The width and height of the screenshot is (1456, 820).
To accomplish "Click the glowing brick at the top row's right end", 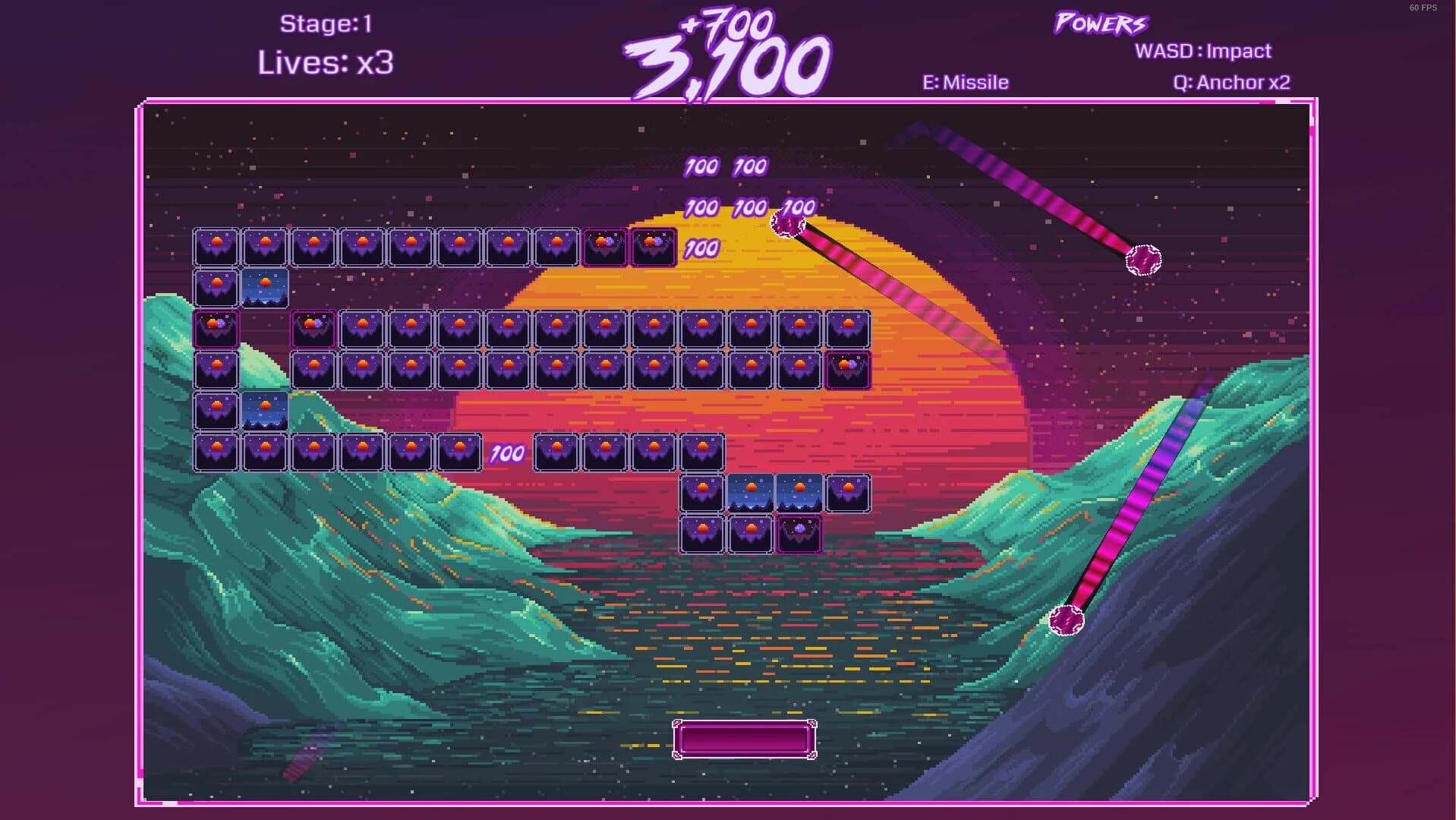I will [651, 245].
